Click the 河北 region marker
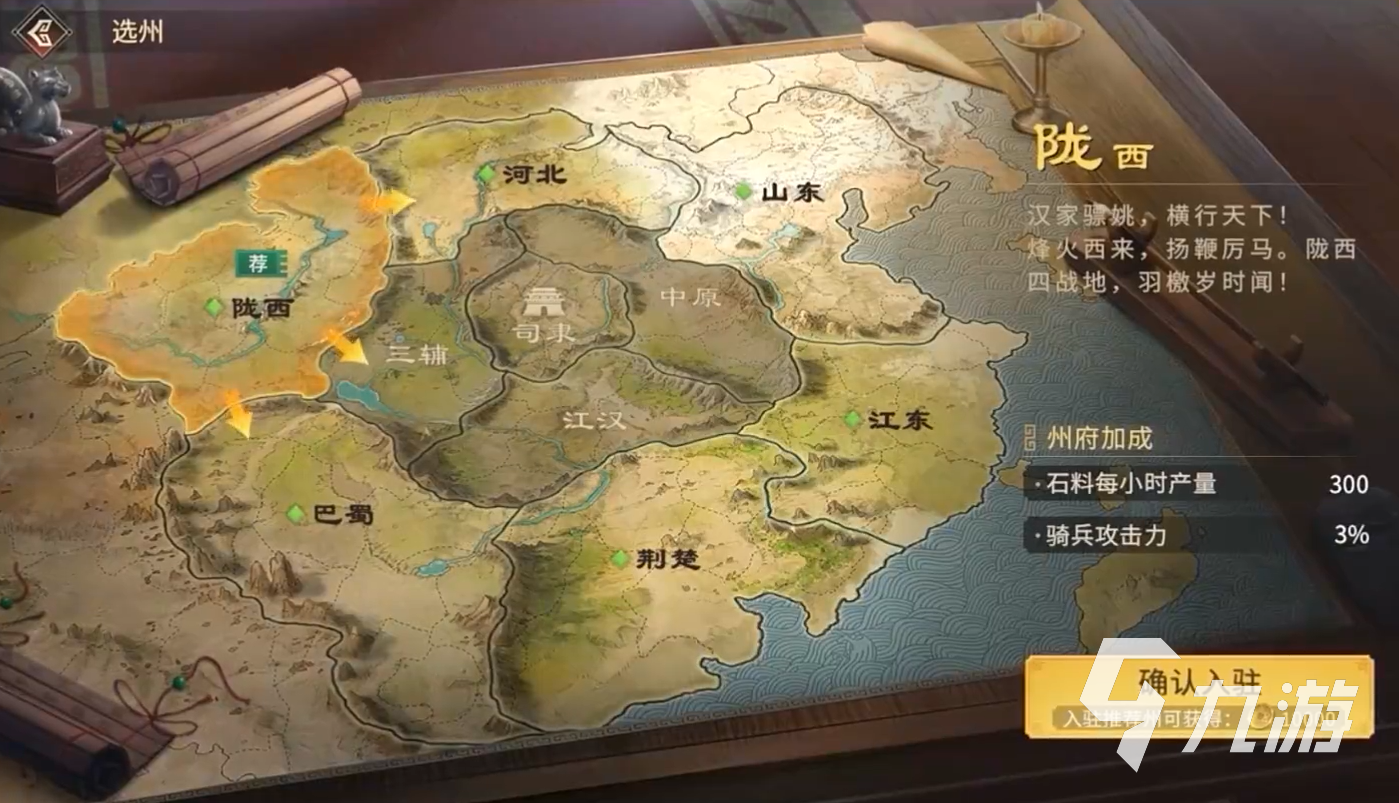The image size is (1399, 803). [x=487, y=172]
